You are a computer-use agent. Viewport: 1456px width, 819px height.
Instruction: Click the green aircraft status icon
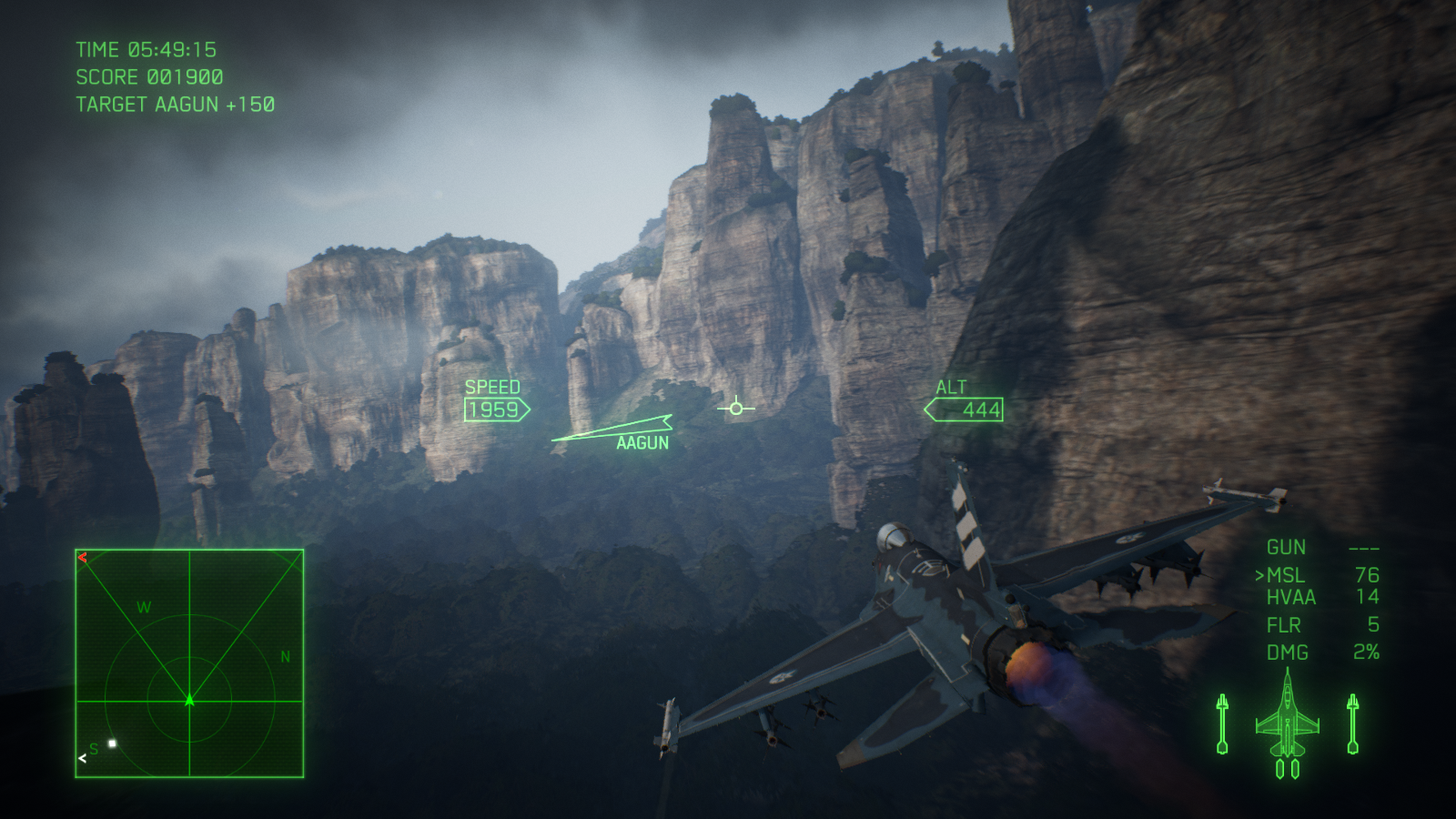pyautogui.click(x=1287, y=724)
